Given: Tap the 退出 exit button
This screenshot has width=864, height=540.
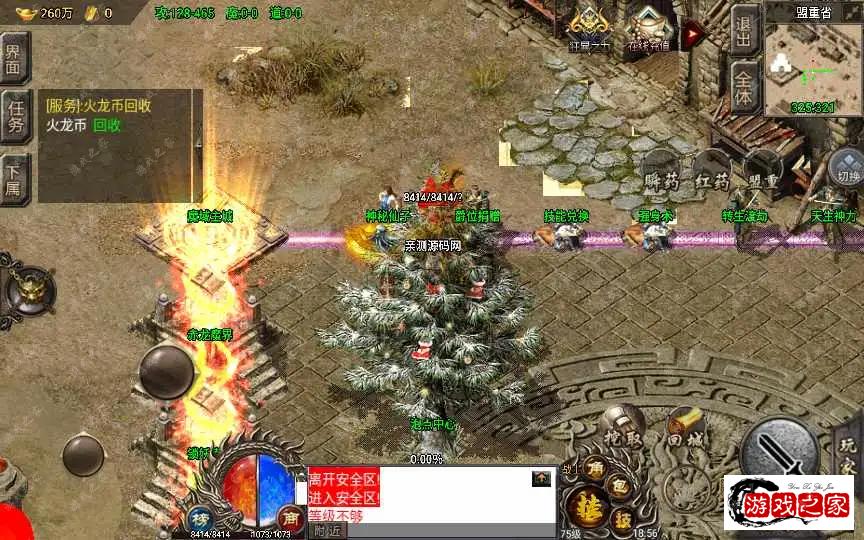Looking at the screenshot, I should click(x=744, y=30).
